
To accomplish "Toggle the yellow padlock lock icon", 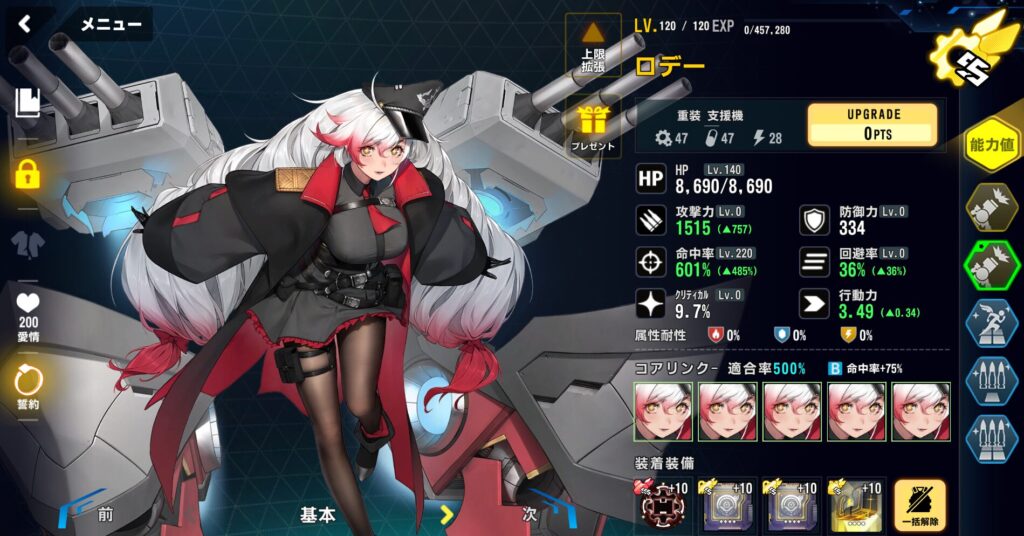I will click(27, 174).
